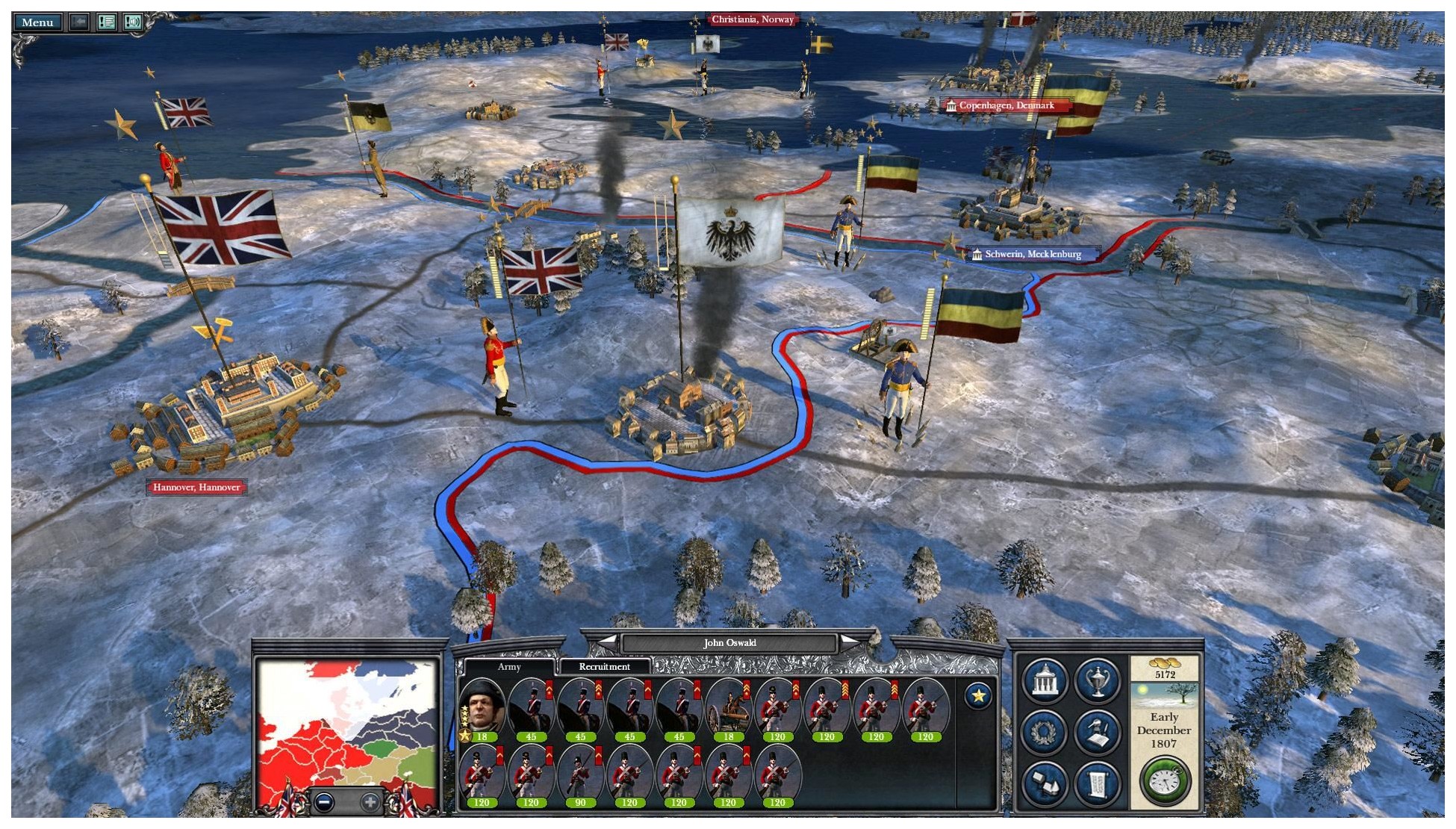The height and width of the screenshot is (829, 1456).
Task: End the turn with pocket watch button
Action: 1164,781
